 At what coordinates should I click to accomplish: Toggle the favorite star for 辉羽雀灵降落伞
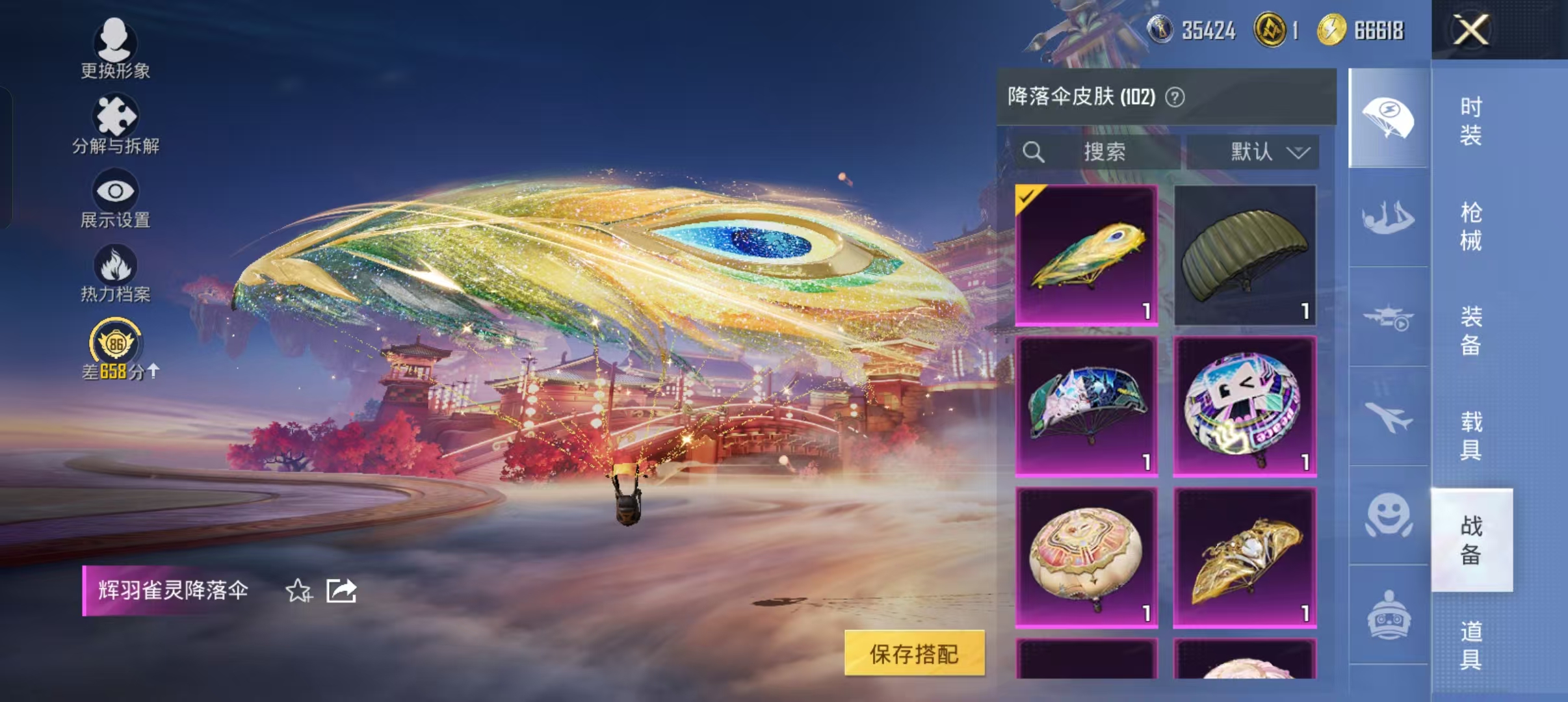pyautogui.click(x=298, y=591)
